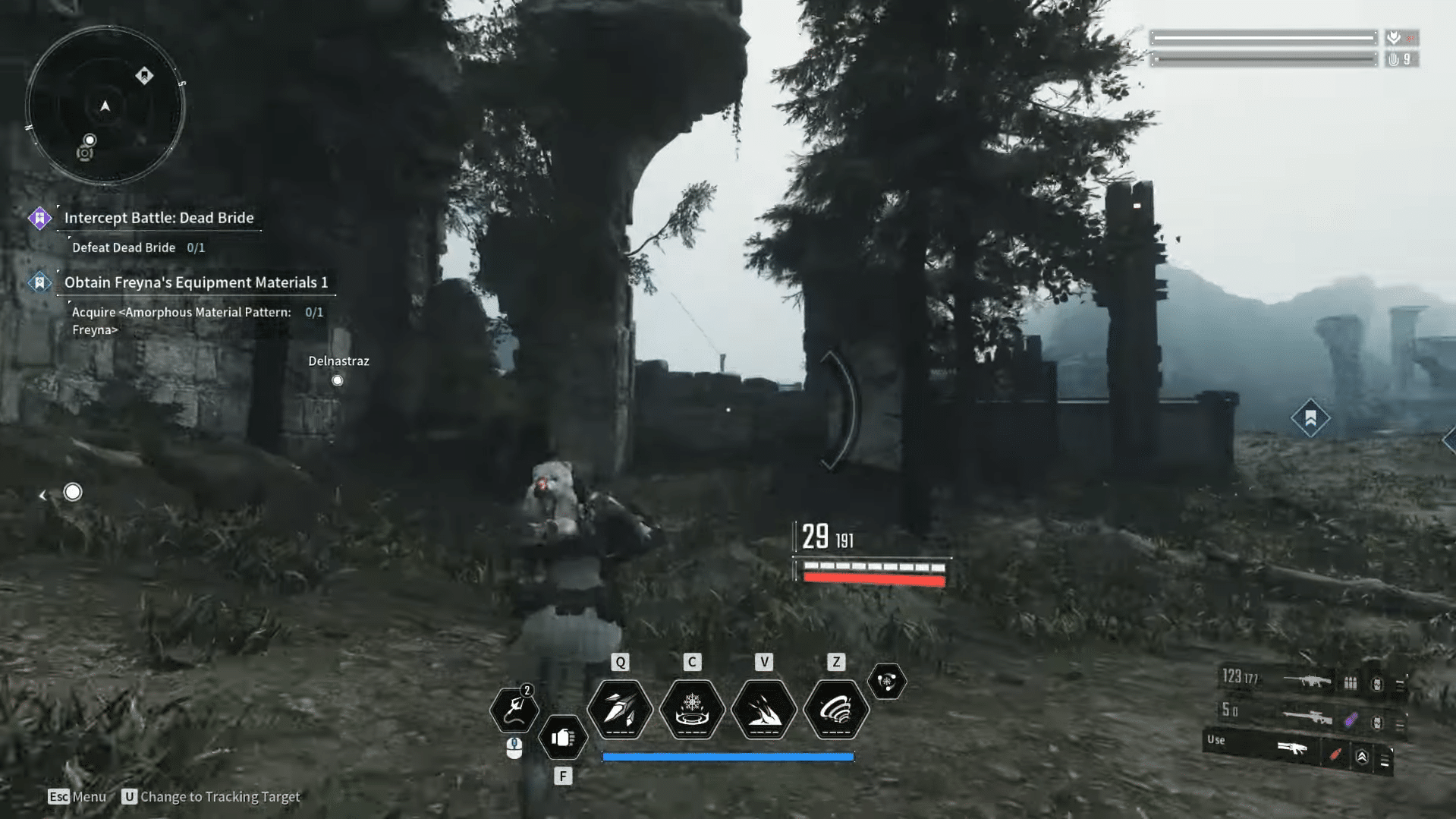This screenshot has width=1456, height=819.
Task: Select the weapon slot labeled Use
Action: [1291, 750]
